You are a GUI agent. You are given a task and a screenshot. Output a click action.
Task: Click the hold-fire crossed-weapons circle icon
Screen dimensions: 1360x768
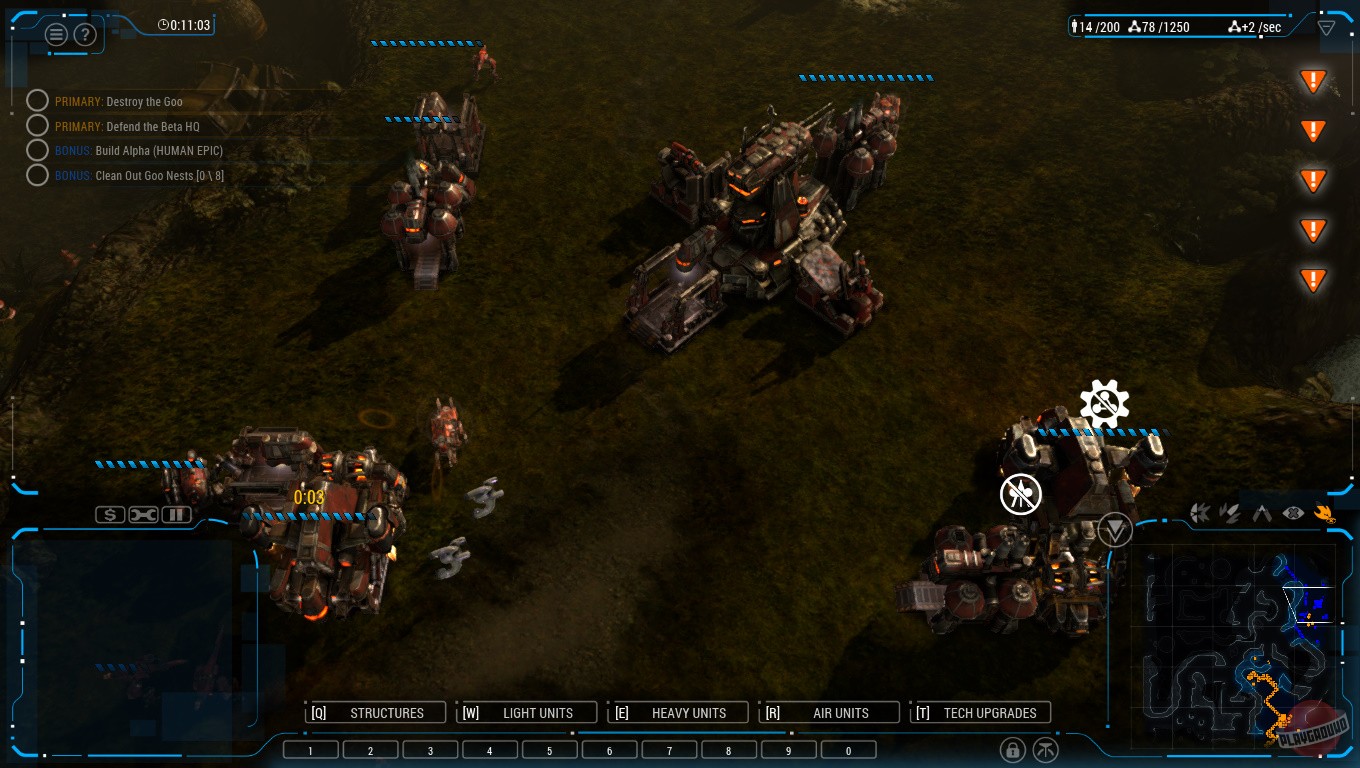tap(1021, 494)
